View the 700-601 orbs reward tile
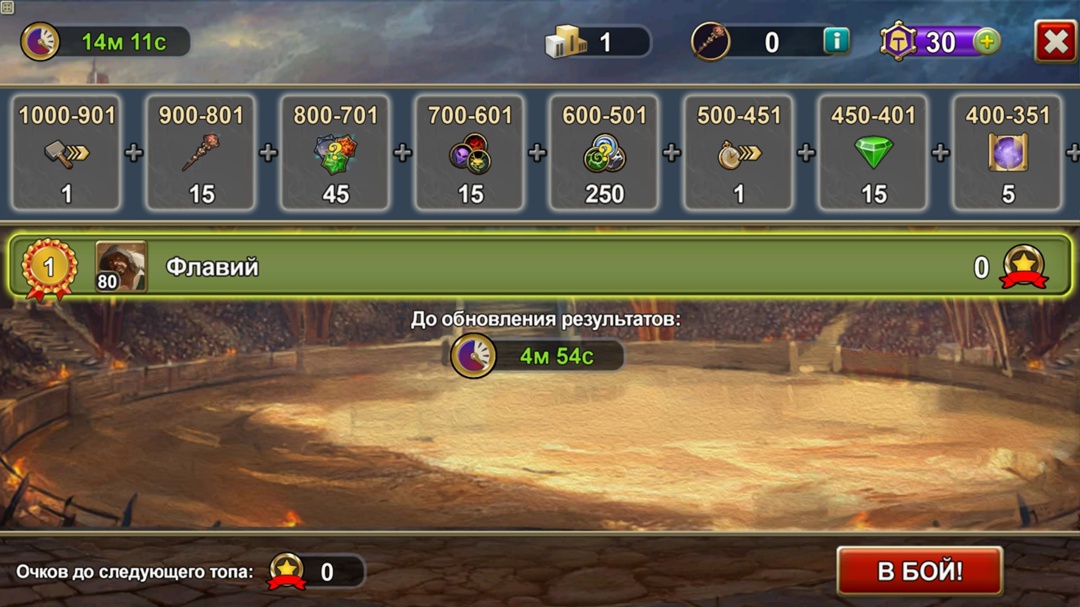Image resolution: width=1080 pixels, height=607 pixels. click(x=470, y=153)
